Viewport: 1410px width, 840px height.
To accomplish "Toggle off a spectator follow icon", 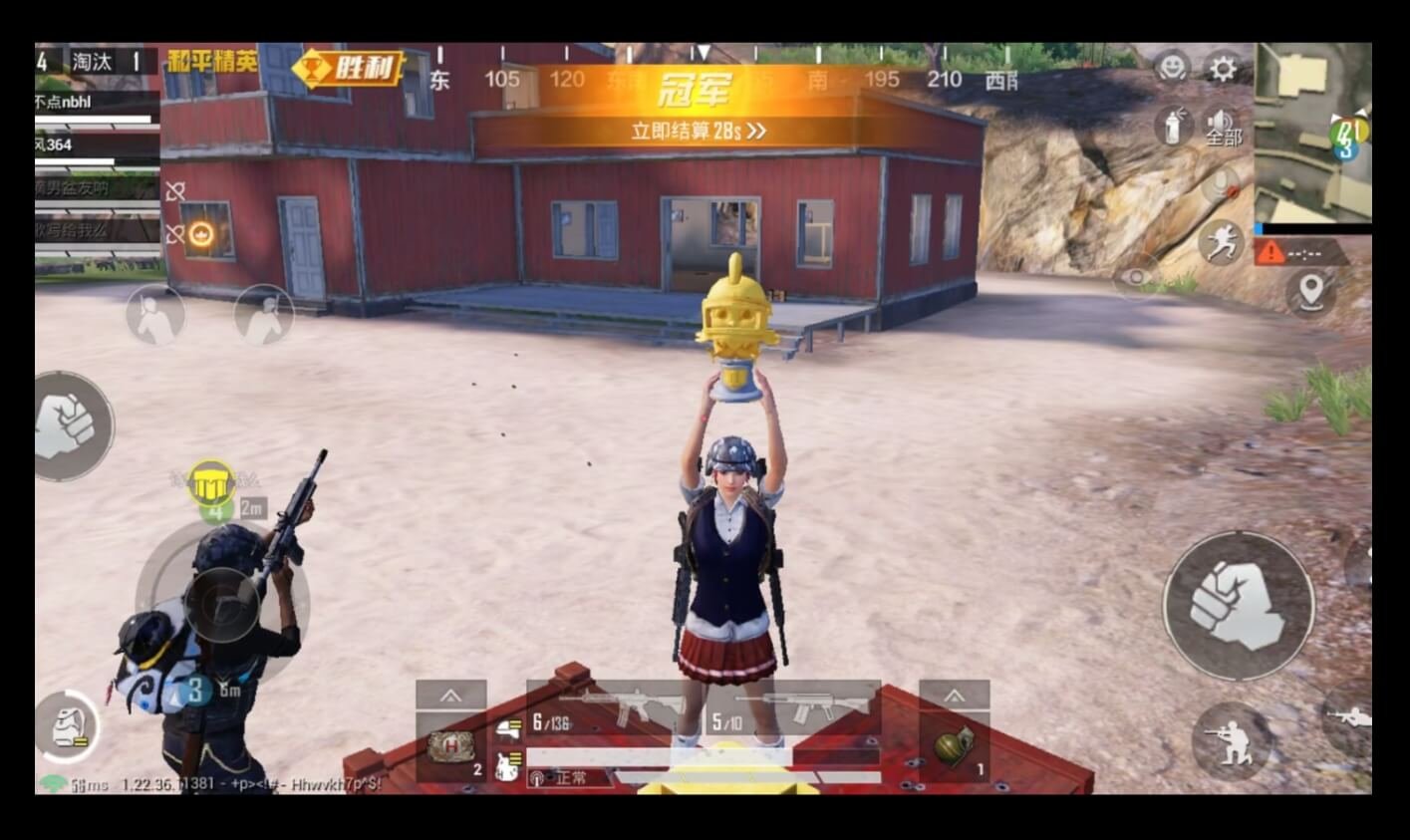I will click(153, 314).
